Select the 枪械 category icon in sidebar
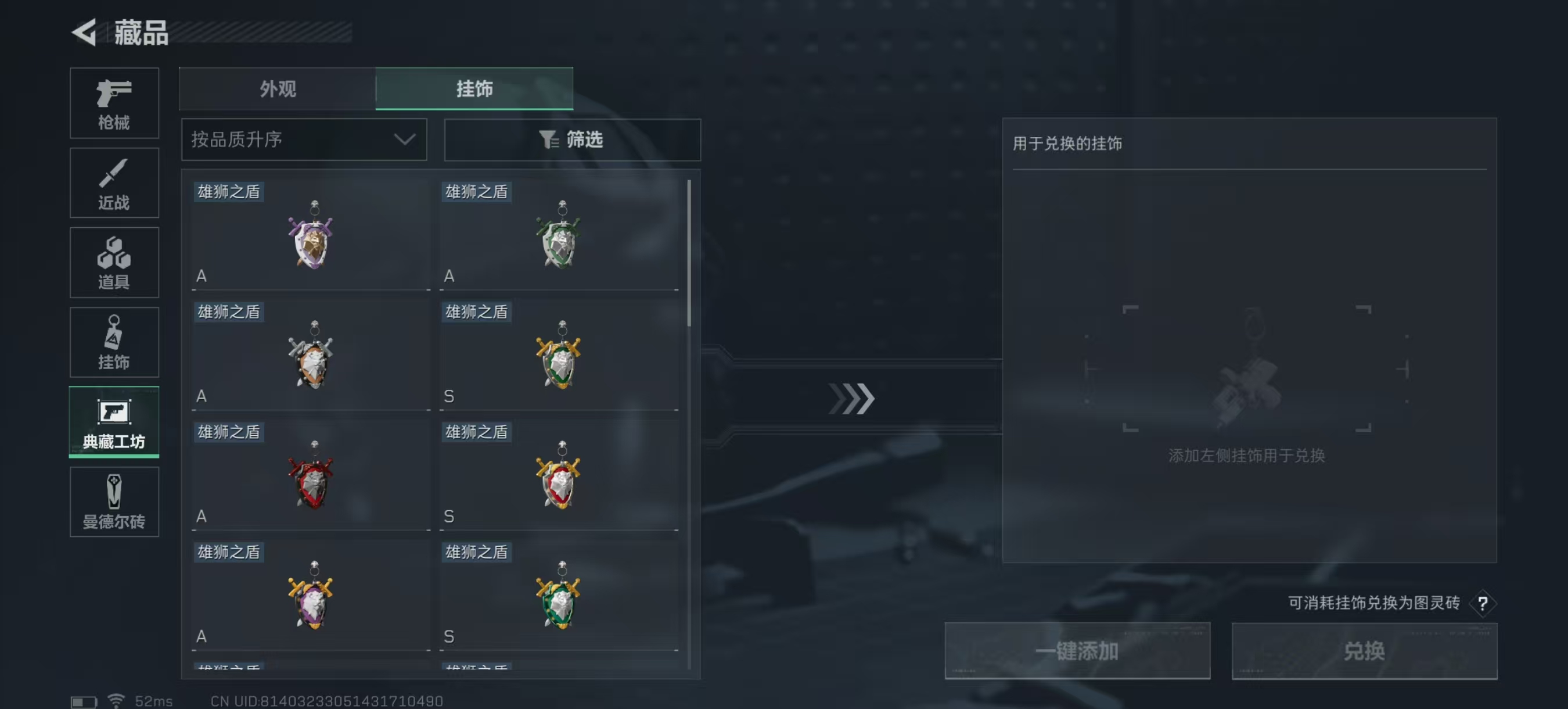The height and width of the screenshot is (709, 1568). point(114,103)
